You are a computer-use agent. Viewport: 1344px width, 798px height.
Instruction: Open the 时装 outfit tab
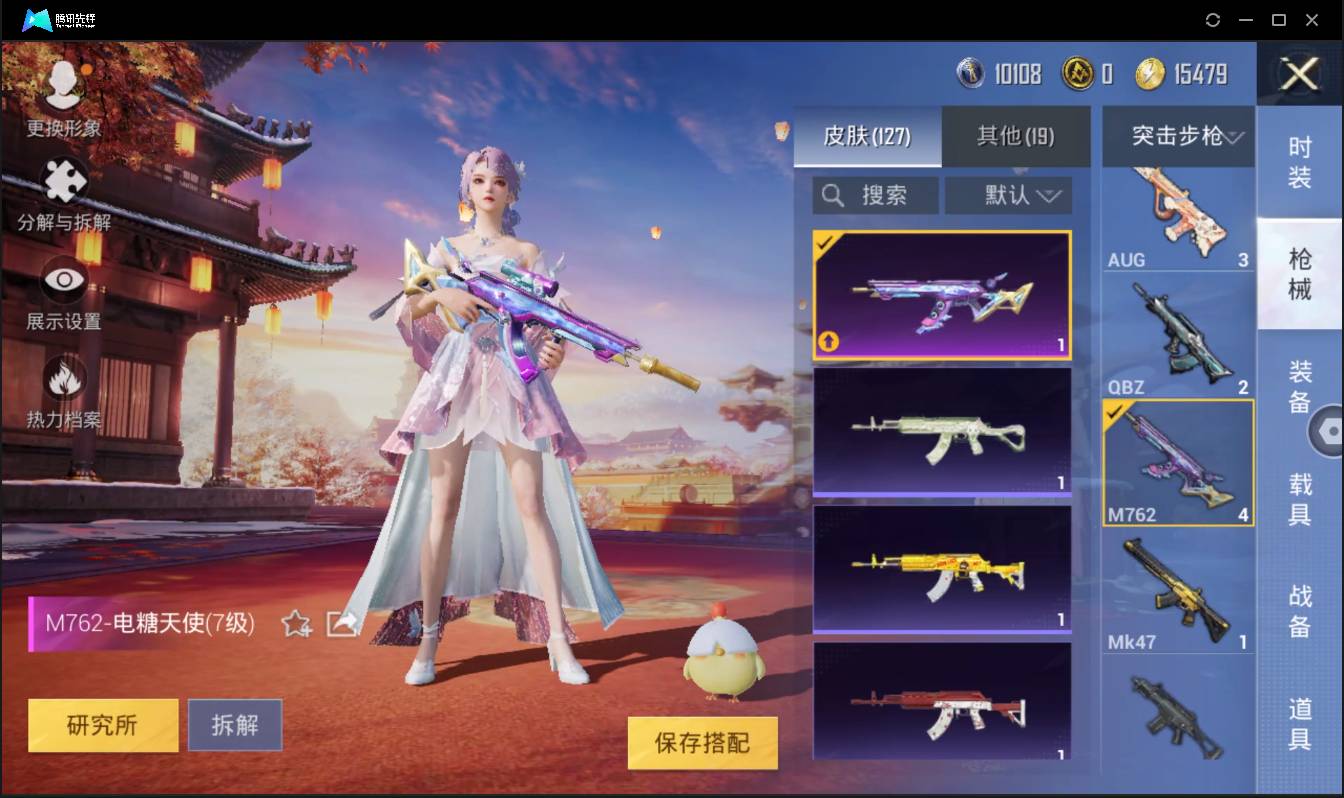[1301, 158]
